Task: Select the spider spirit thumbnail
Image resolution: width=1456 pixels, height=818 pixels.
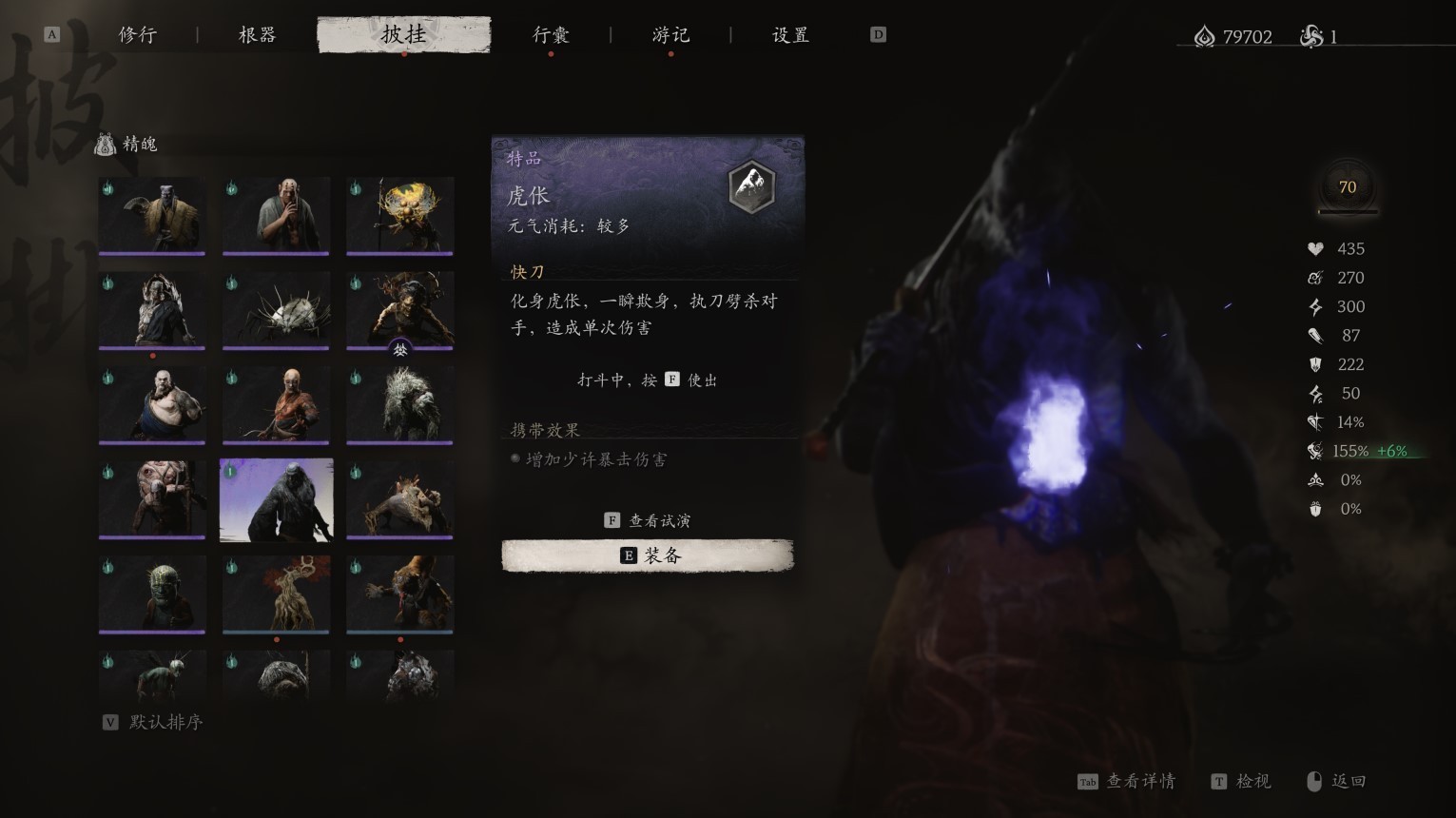Action: pyautogui.click(x=276, y=309)
